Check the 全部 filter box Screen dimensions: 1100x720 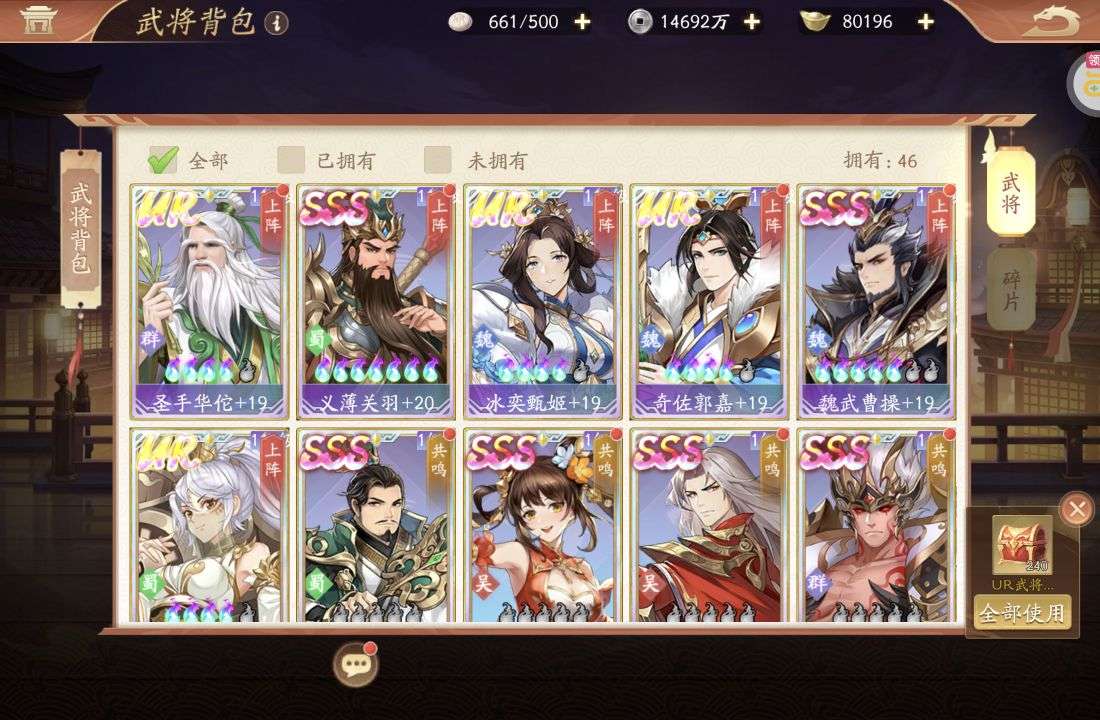[163, 160]
